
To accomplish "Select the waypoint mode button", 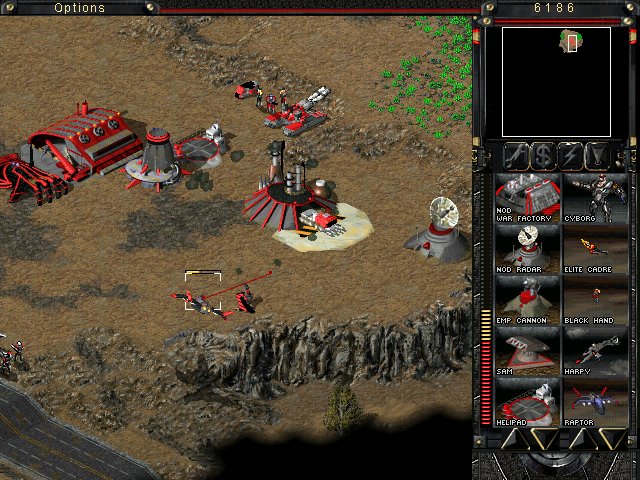I will (597, 155).
